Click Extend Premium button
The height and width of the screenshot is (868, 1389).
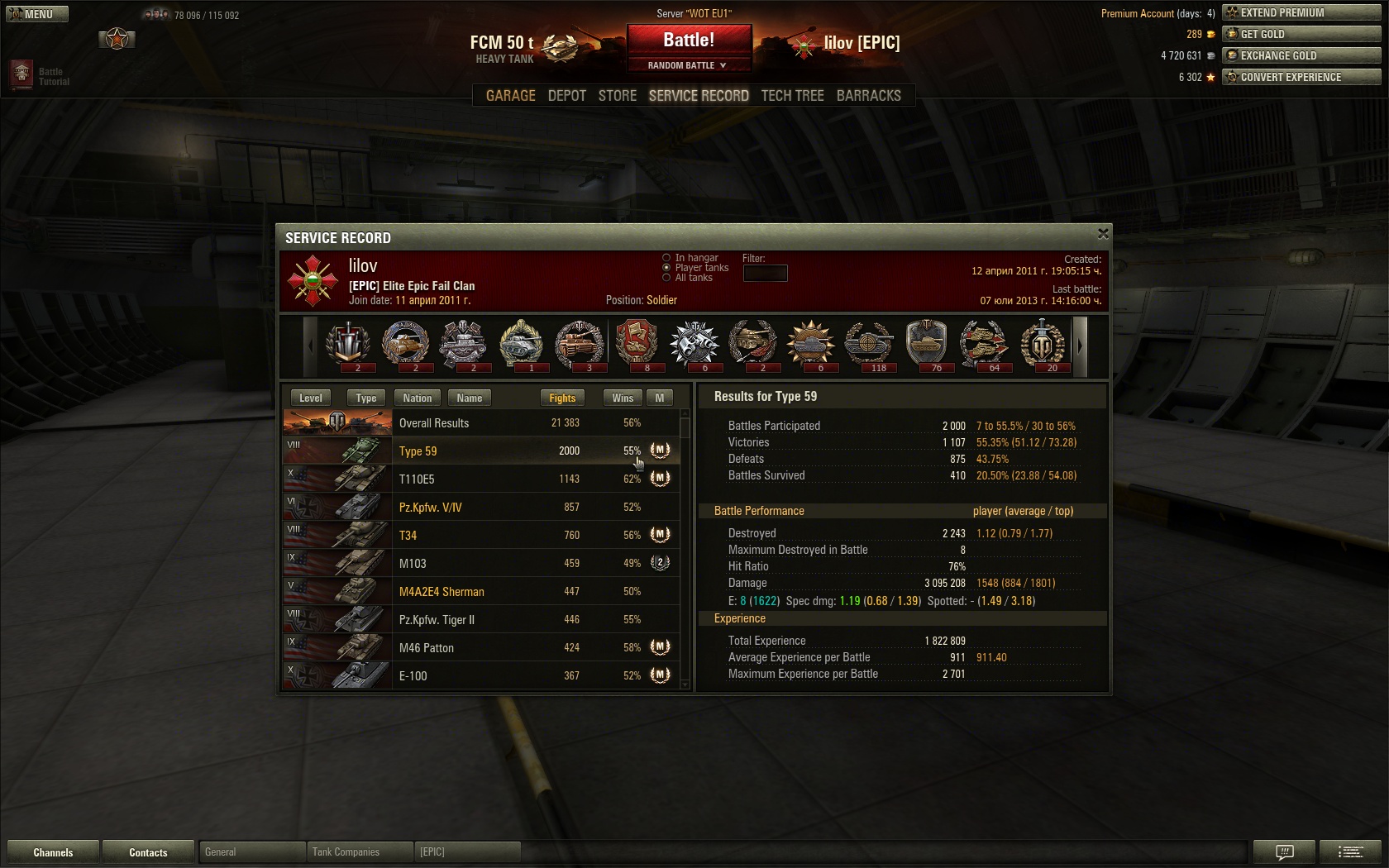pos(1301,12)
